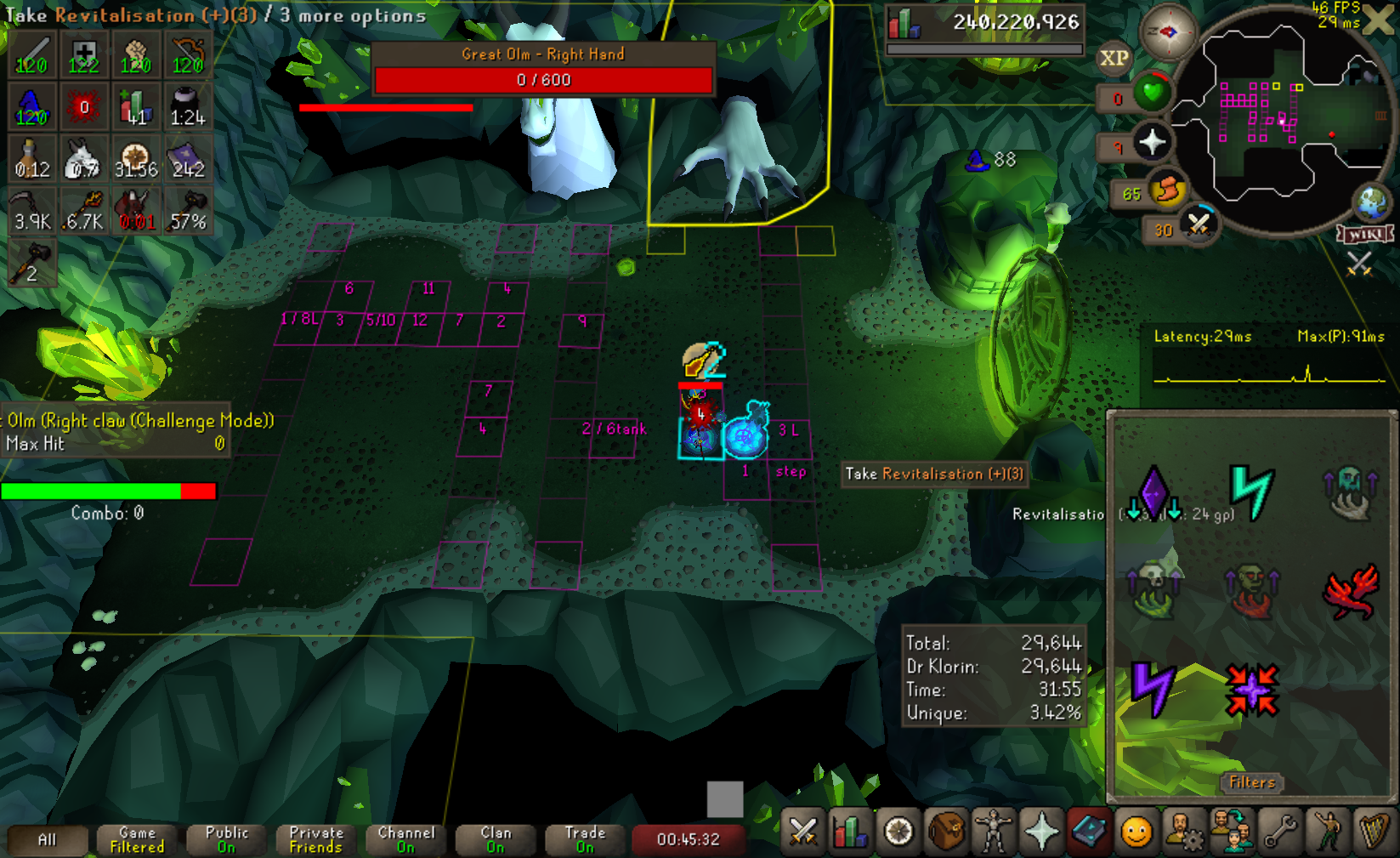The width and height of the screenshot is (1400, 858).
Task: Open the music harp tab
Action: [1374, 832]
